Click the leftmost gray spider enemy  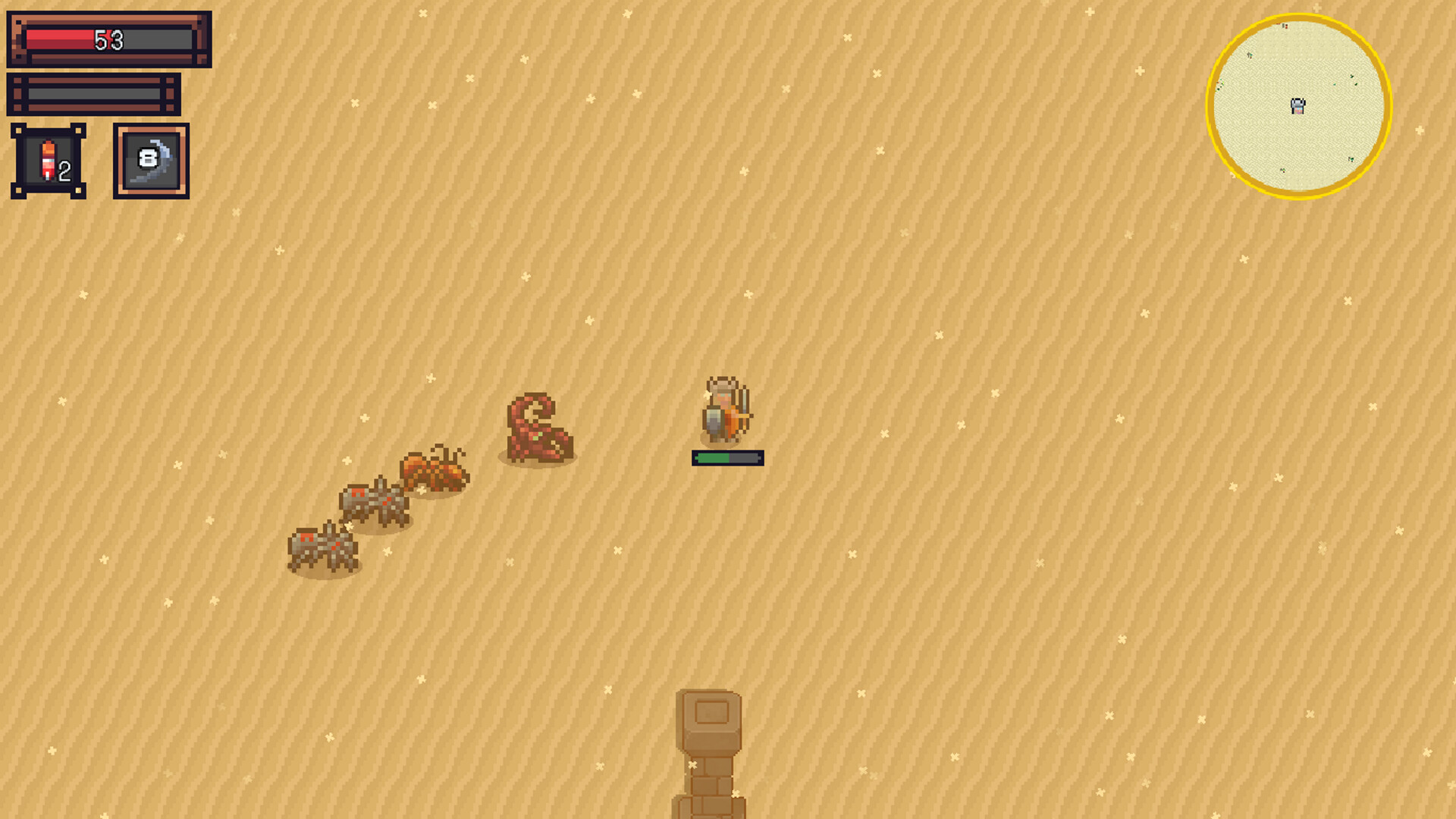click(322, 544)
